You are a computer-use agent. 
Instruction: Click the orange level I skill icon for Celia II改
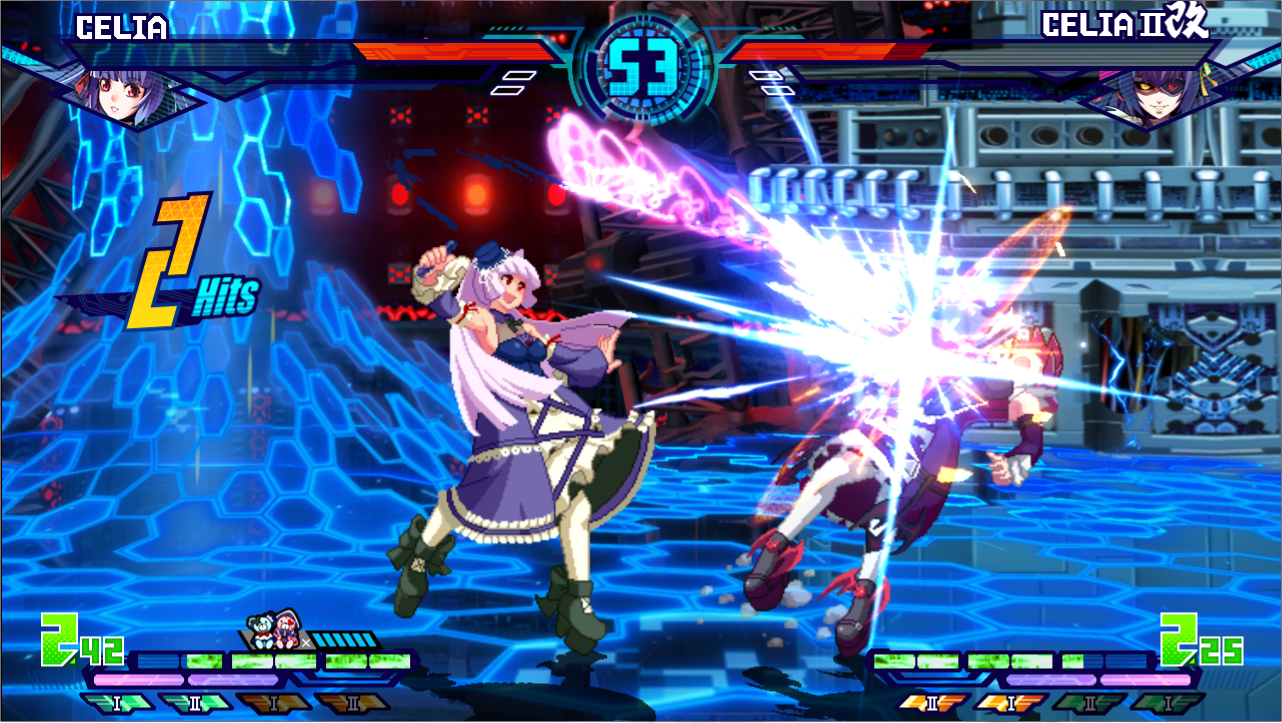(x=1012, y=702)
